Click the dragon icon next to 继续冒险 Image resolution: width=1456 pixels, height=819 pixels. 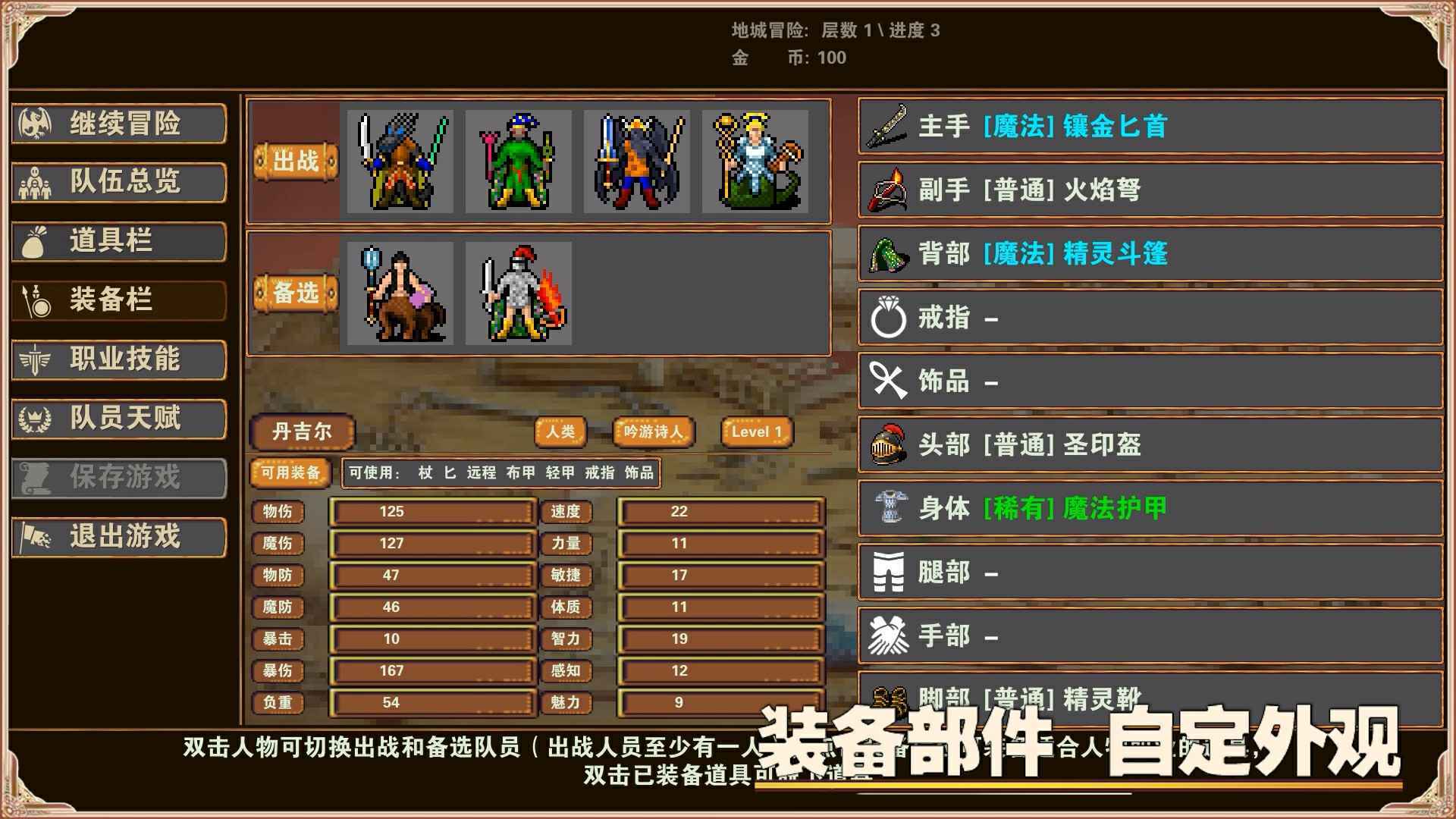click(x=36, y=124)
